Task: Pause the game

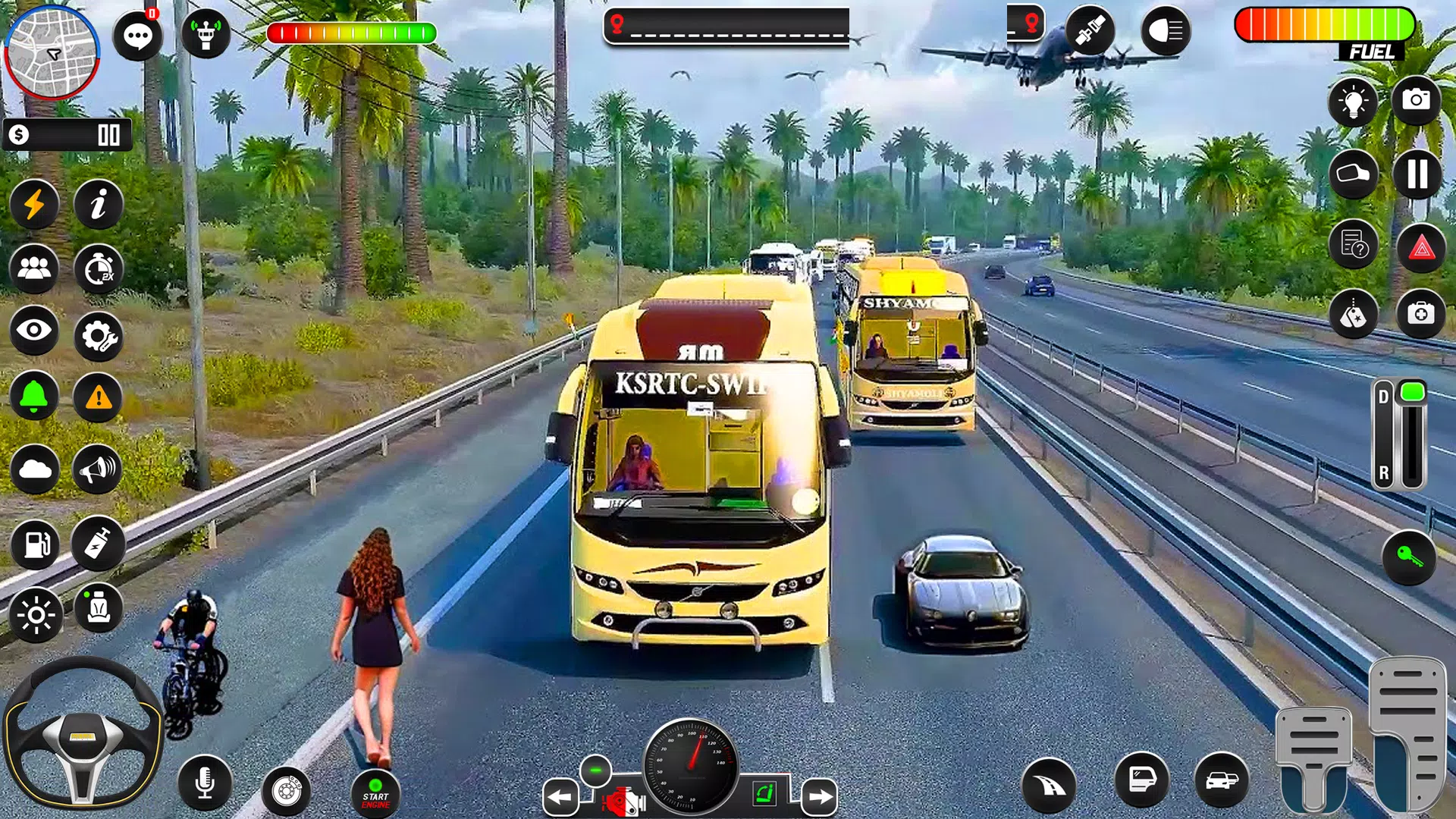Action: [1417, 175]
